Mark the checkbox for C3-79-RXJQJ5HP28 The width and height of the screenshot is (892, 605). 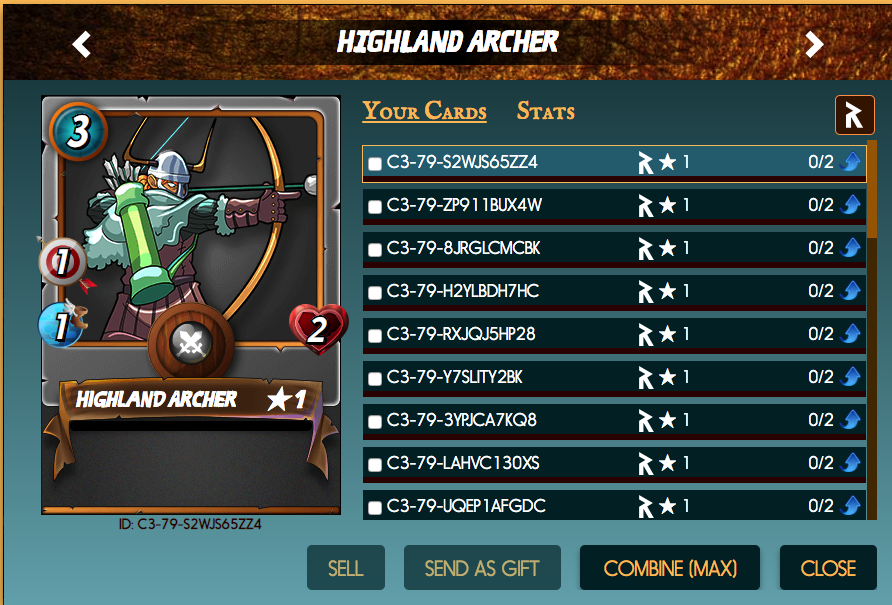[x=375, y=336]
